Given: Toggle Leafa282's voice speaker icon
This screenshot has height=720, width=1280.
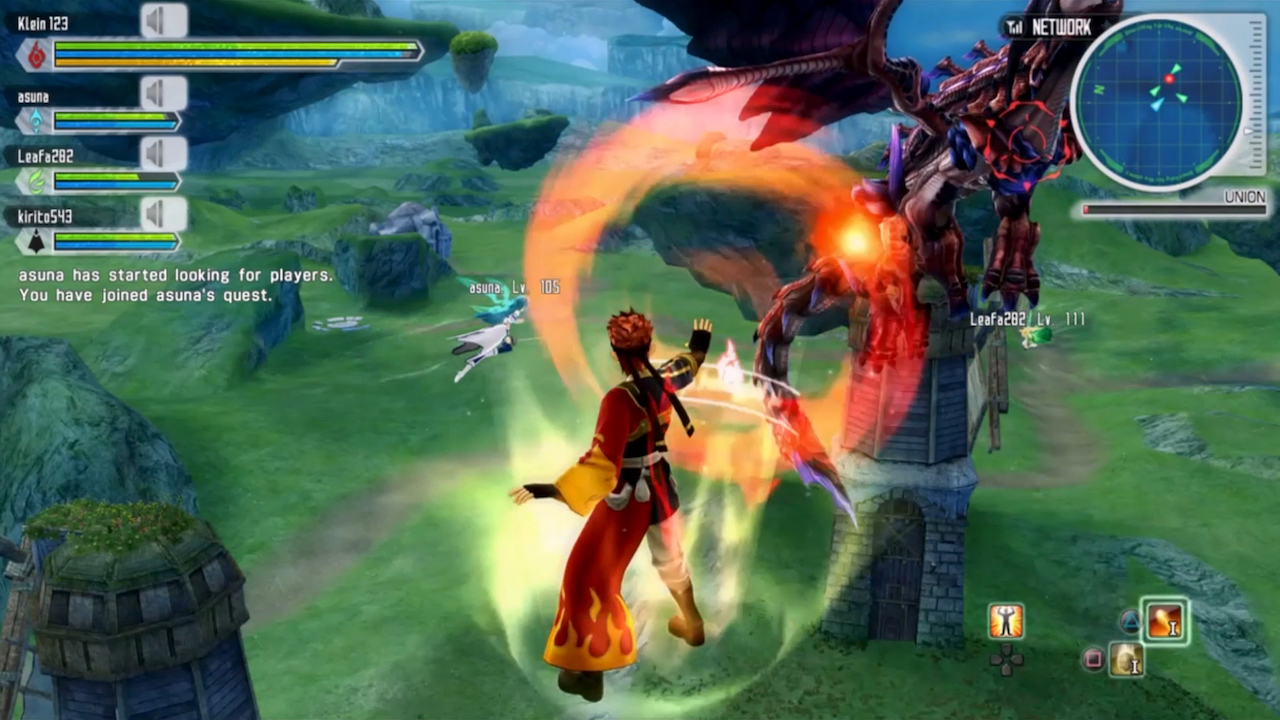Looking at the screenshot, I should click(x=163, y=154).
